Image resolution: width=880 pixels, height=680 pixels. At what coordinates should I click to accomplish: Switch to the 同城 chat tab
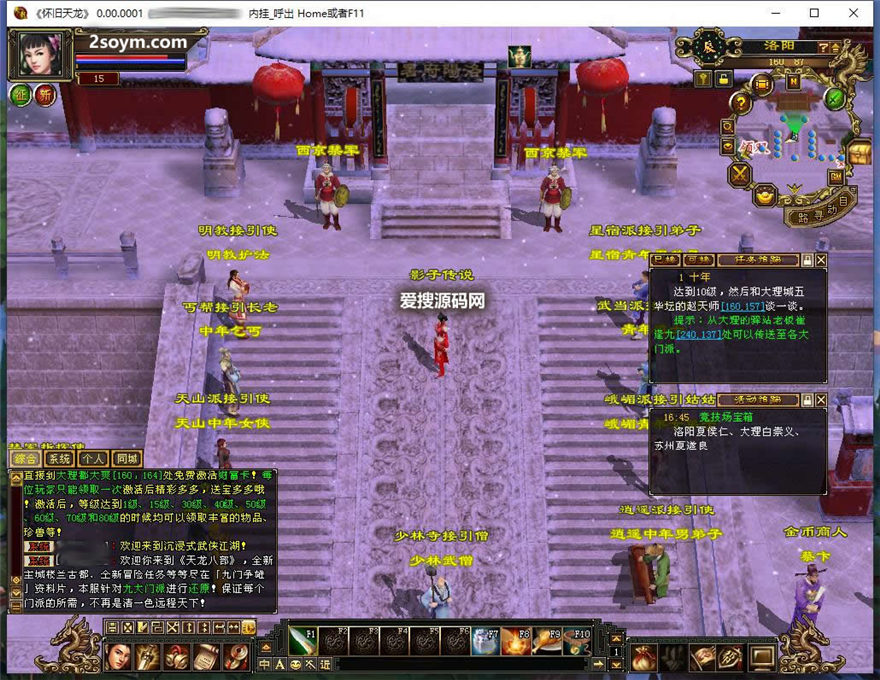127,459
